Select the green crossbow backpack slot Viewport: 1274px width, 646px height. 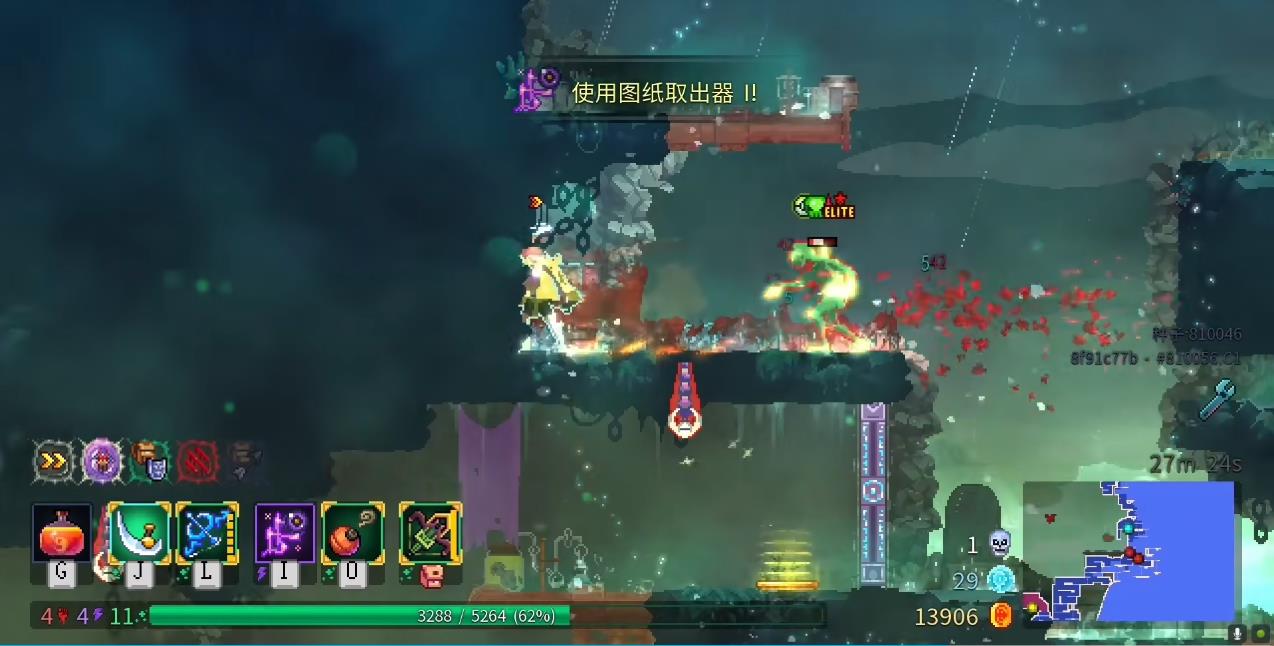click(430, 534)
